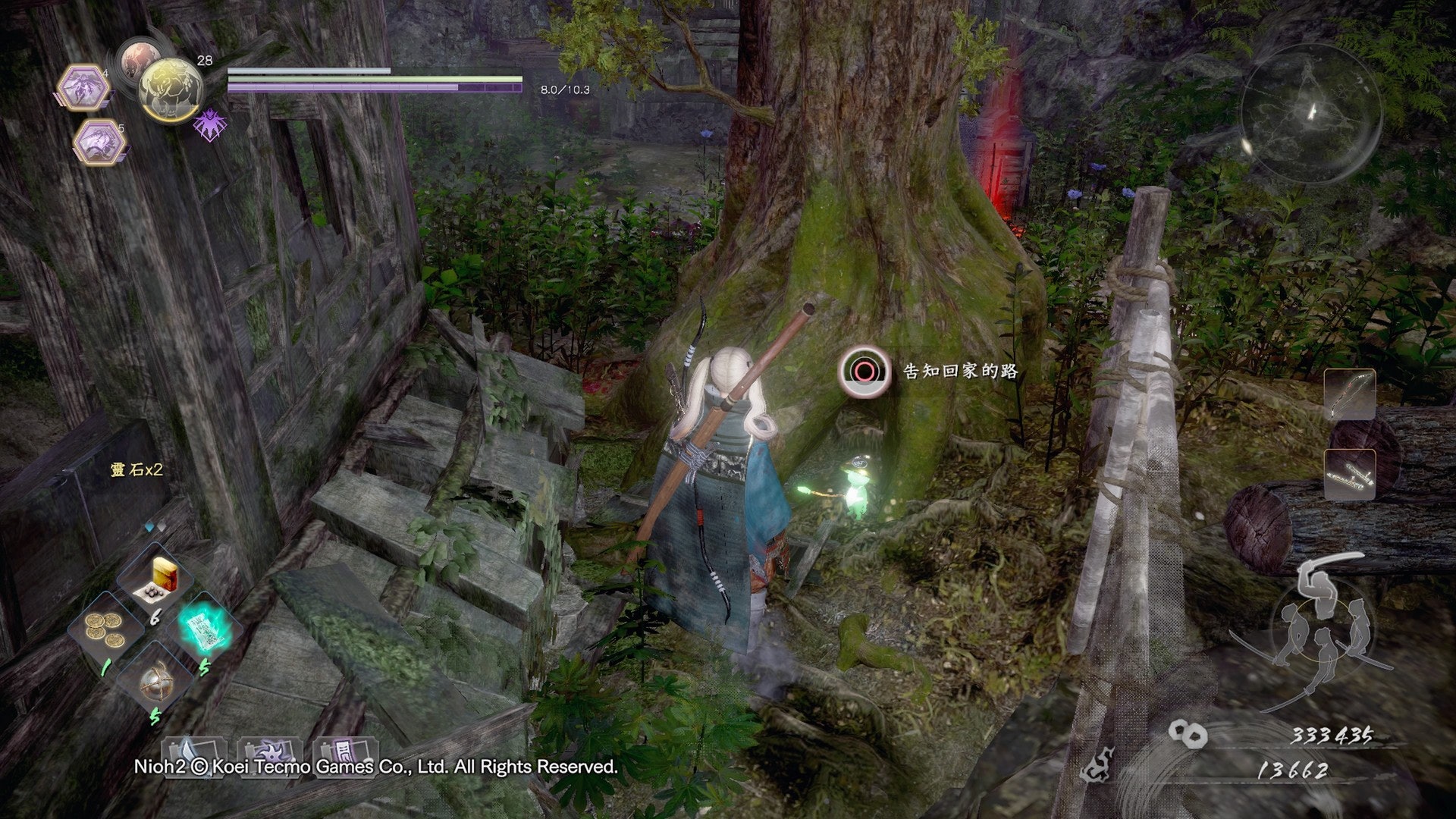Select the bow ranged weapon slot
This screenshot has width=1456, height=819.
1350,395
